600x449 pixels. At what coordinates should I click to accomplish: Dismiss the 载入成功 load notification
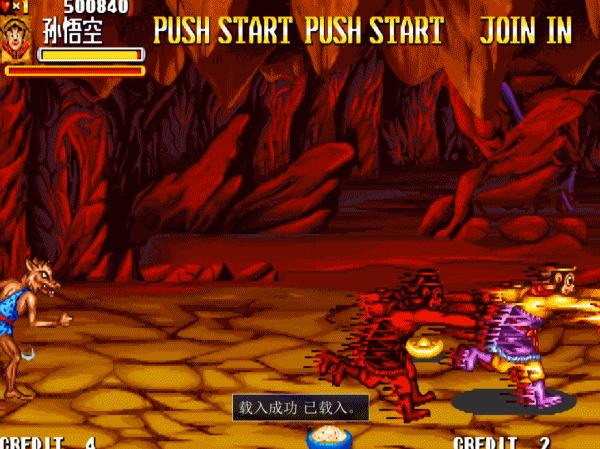[x=300, y=407]
